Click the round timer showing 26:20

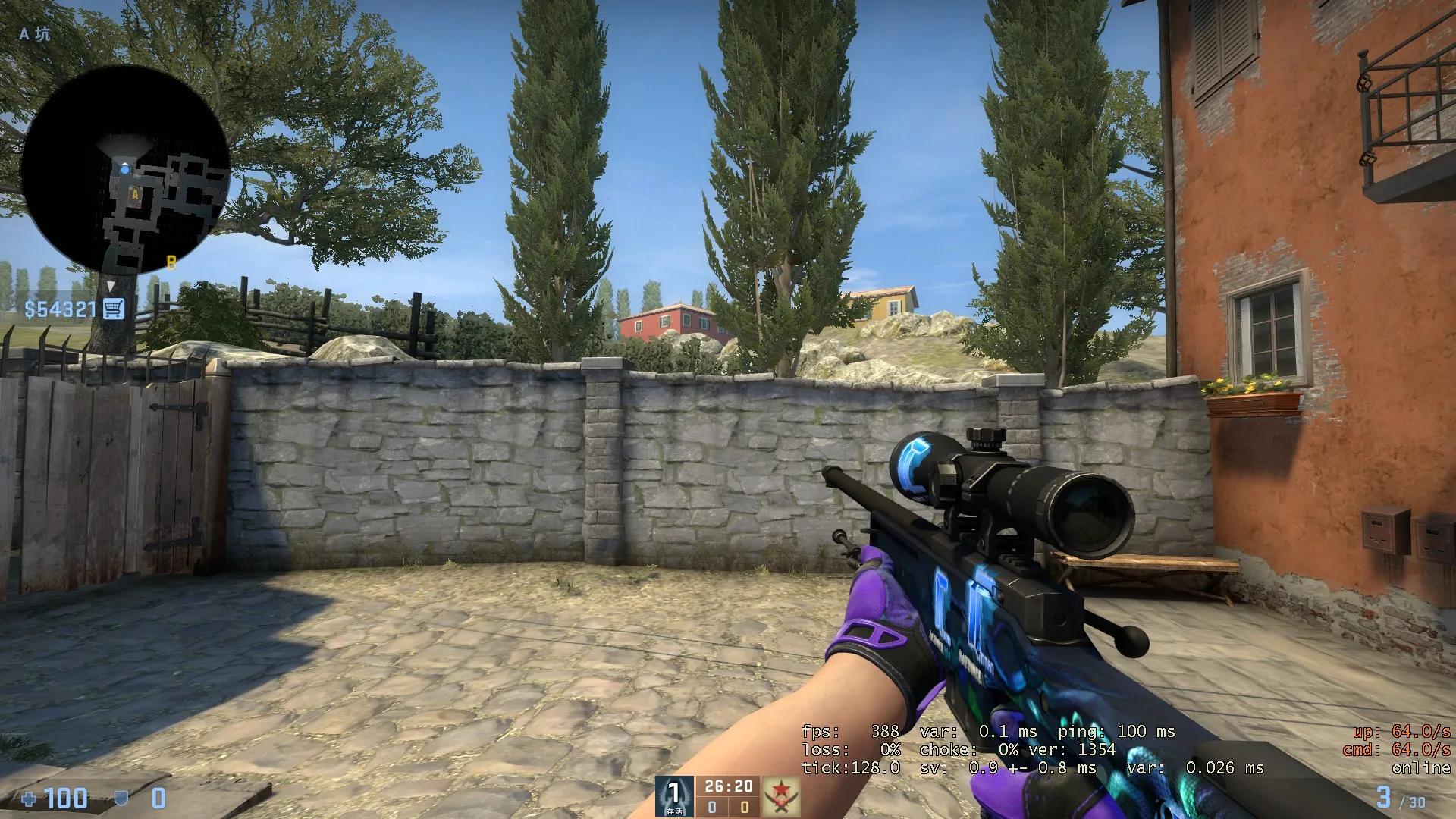coord(728,786)
